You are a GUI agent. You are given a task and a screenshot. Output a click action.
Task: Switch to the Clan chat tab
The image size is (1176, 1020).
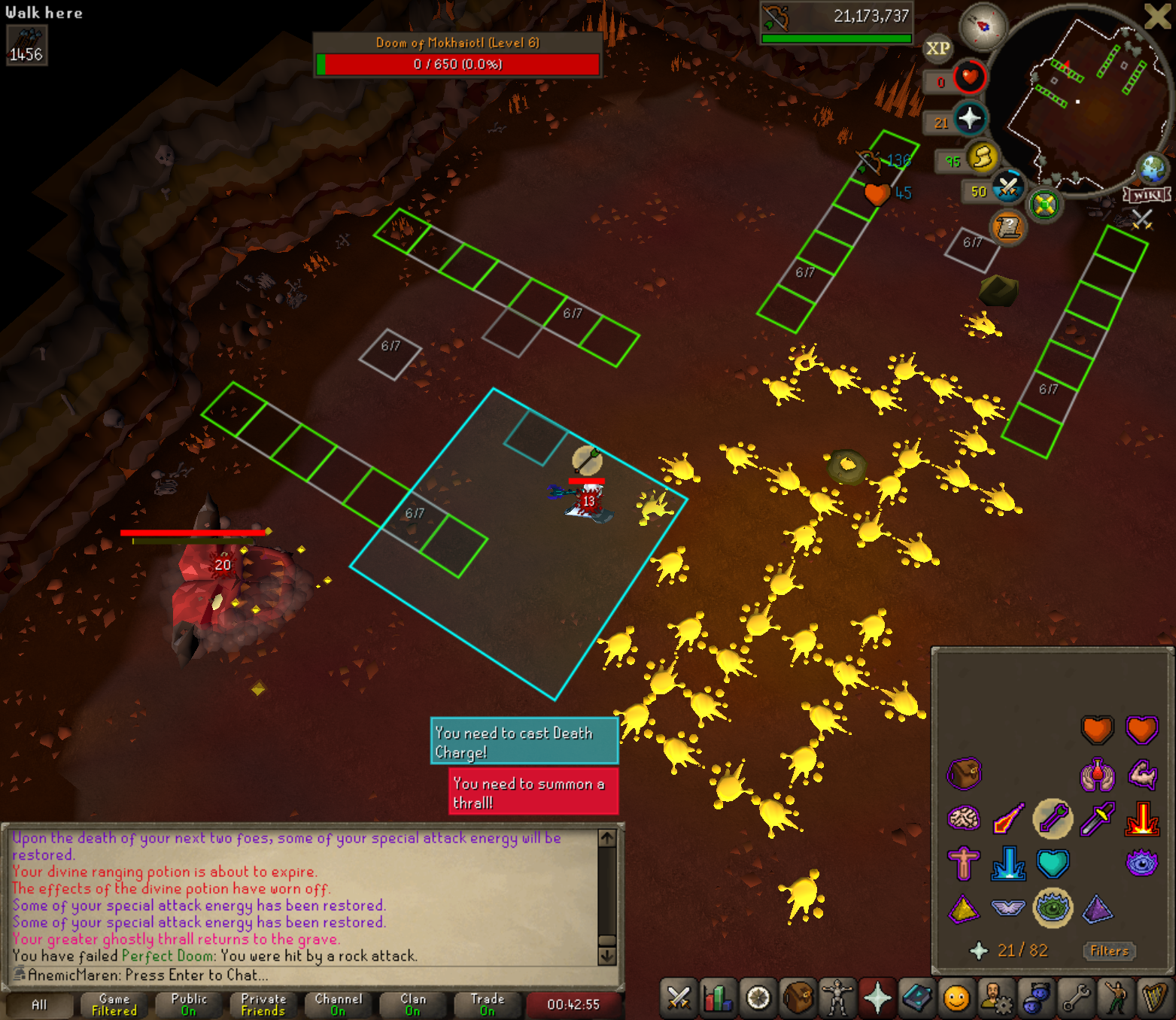[412, 1004]
